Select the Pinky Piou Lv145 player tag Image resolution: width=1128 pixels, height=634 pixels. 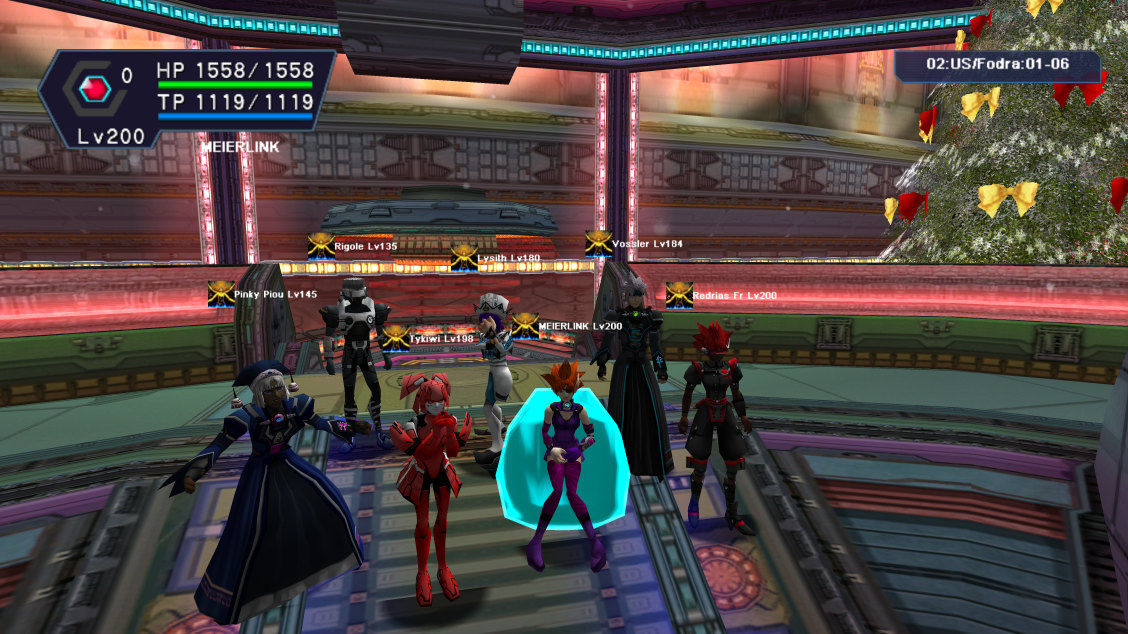[x=275, y=295]
